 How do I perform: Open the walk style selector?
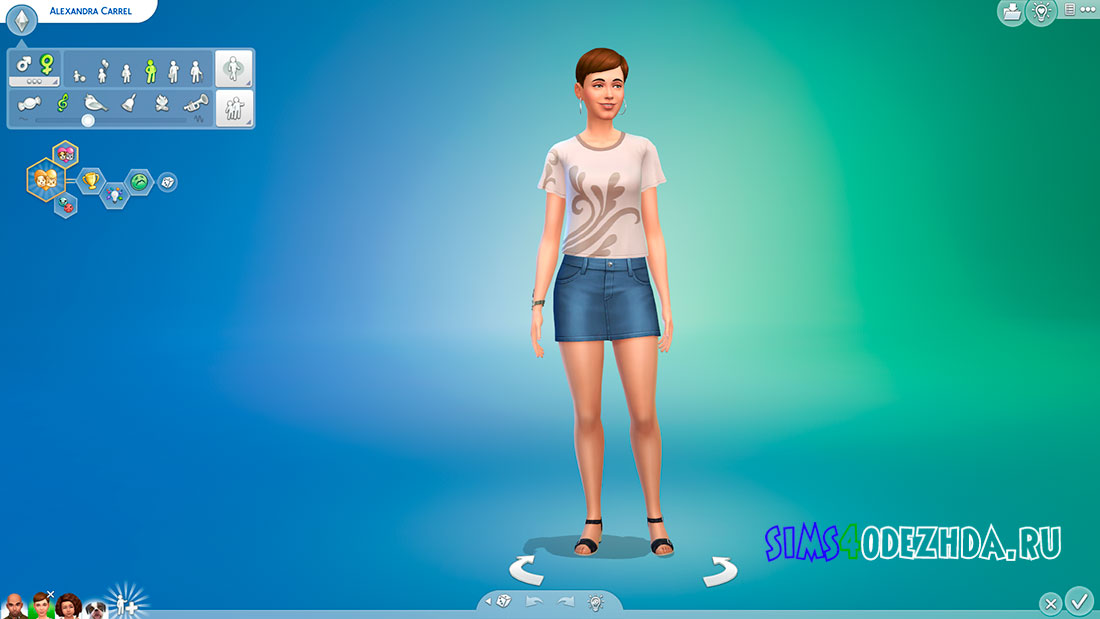click(x=235, y=69)
